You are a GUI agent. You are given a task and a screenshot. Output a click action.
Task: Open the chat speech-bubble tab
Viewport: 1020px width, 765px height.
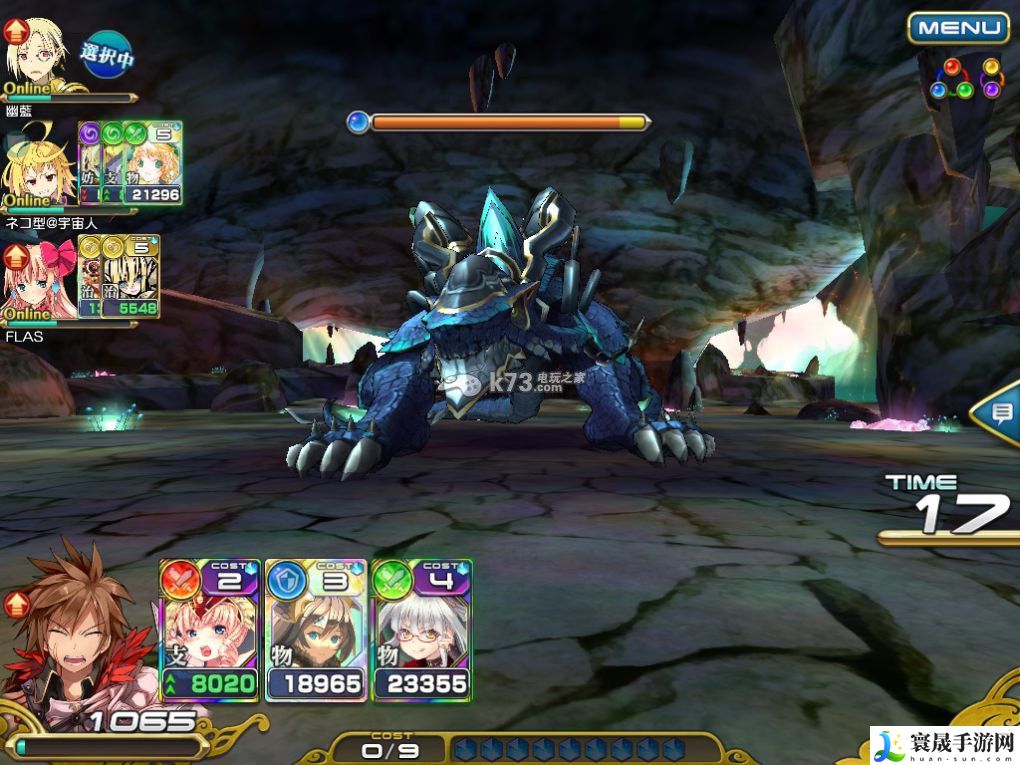[x=1000, y=412]
